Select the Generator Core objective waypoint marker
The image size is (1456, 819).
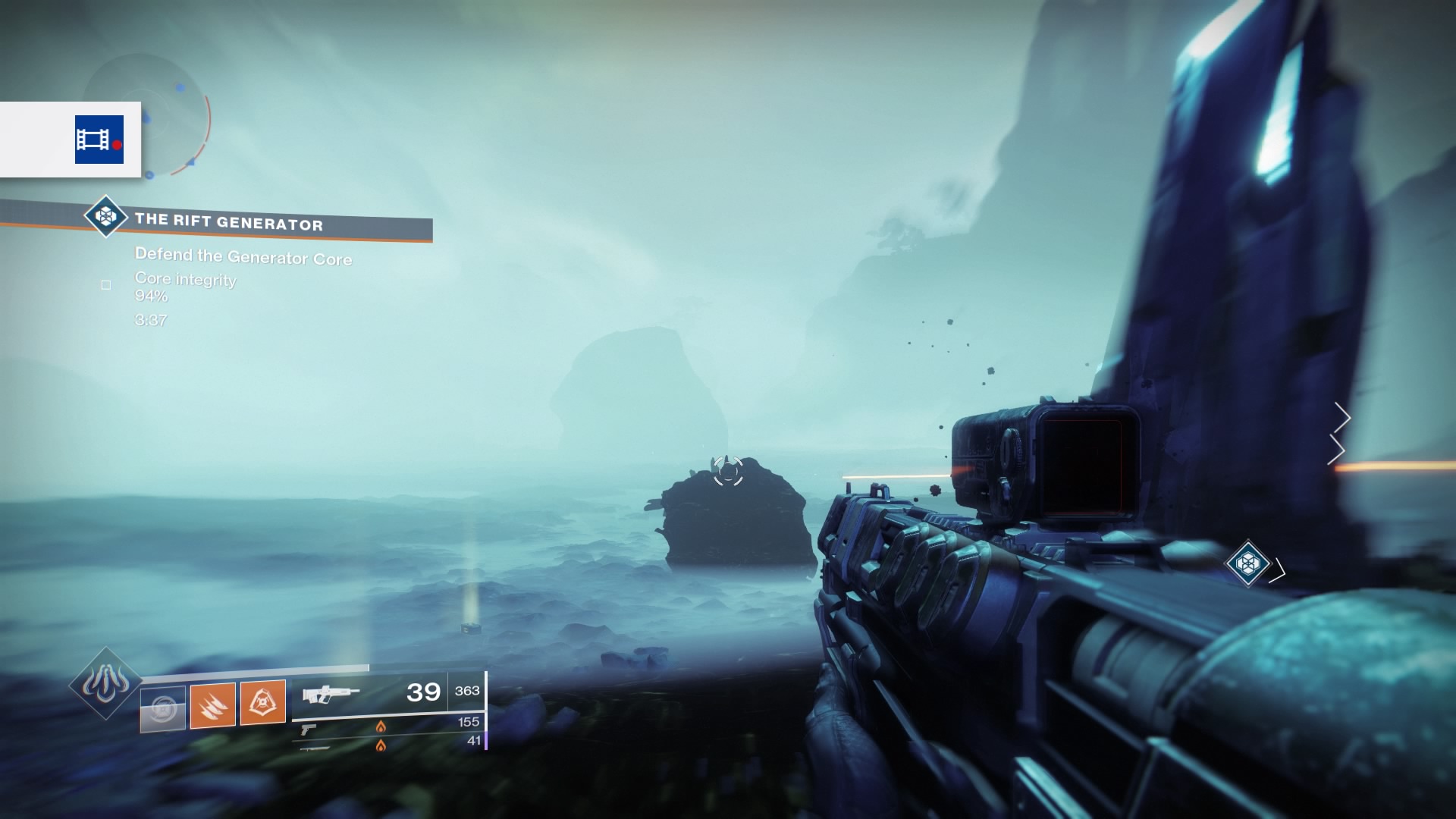coord(1247,563)
